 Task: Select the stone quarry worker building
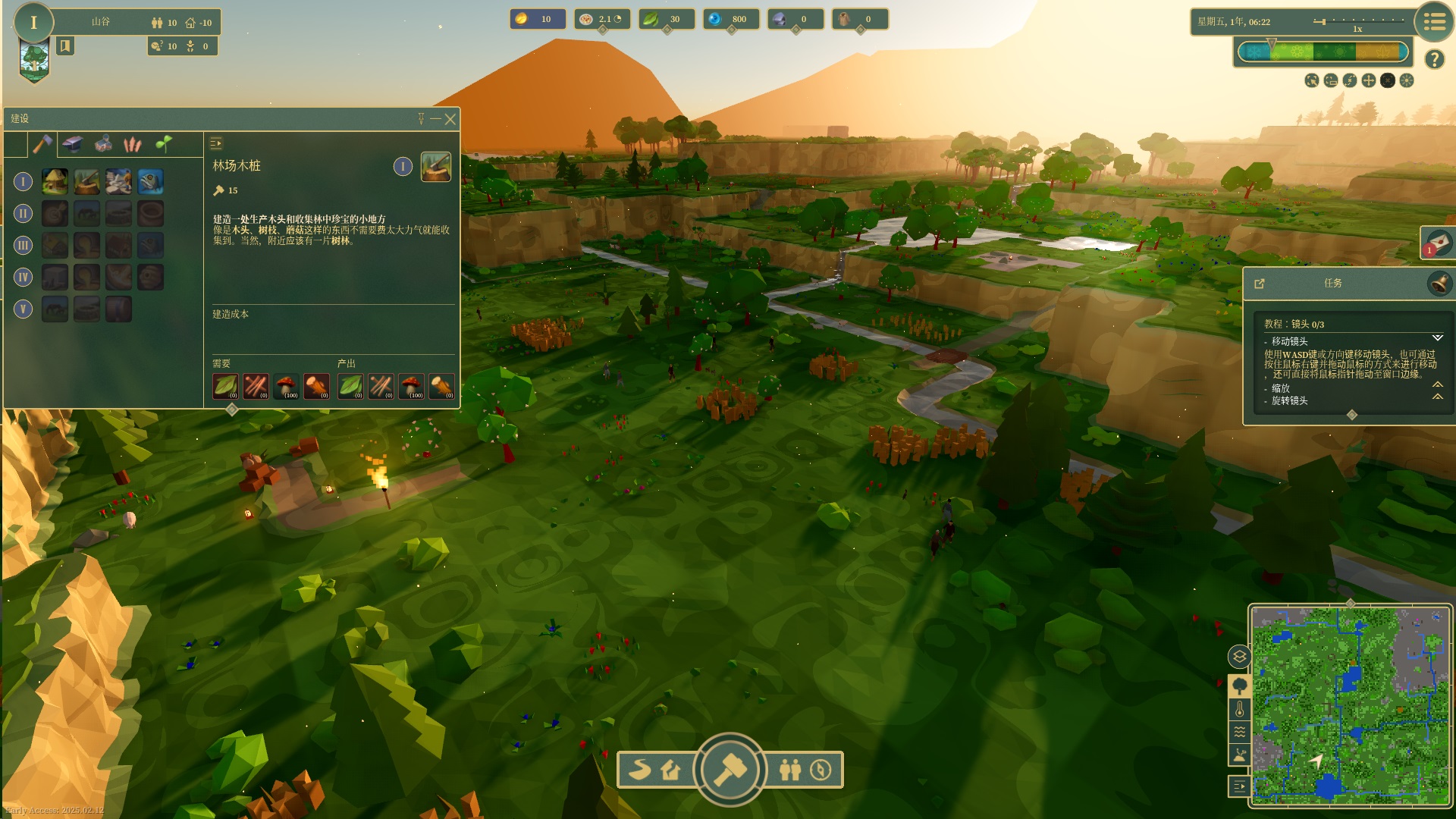click(118, 182)
